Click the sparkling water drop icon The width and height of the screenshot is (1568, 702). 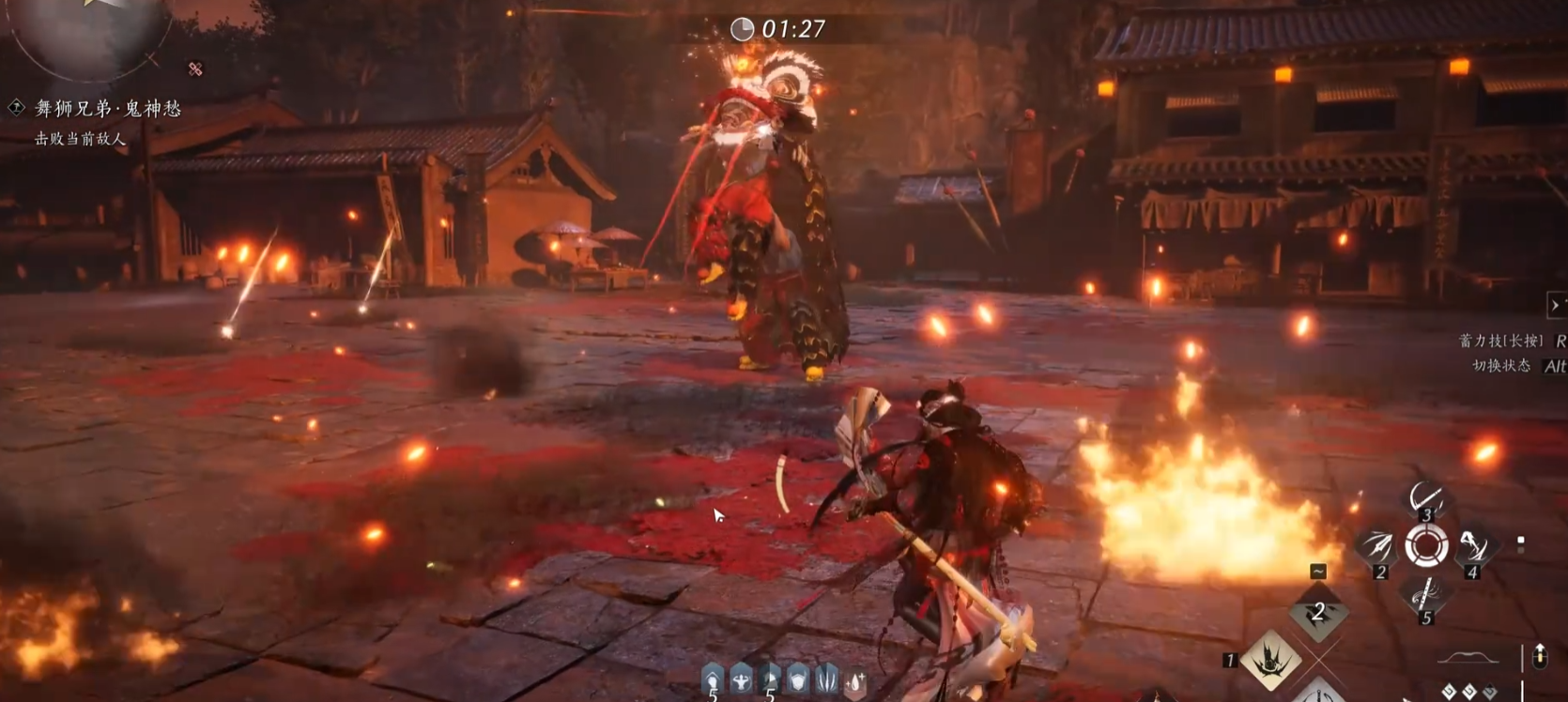[855, 680]
